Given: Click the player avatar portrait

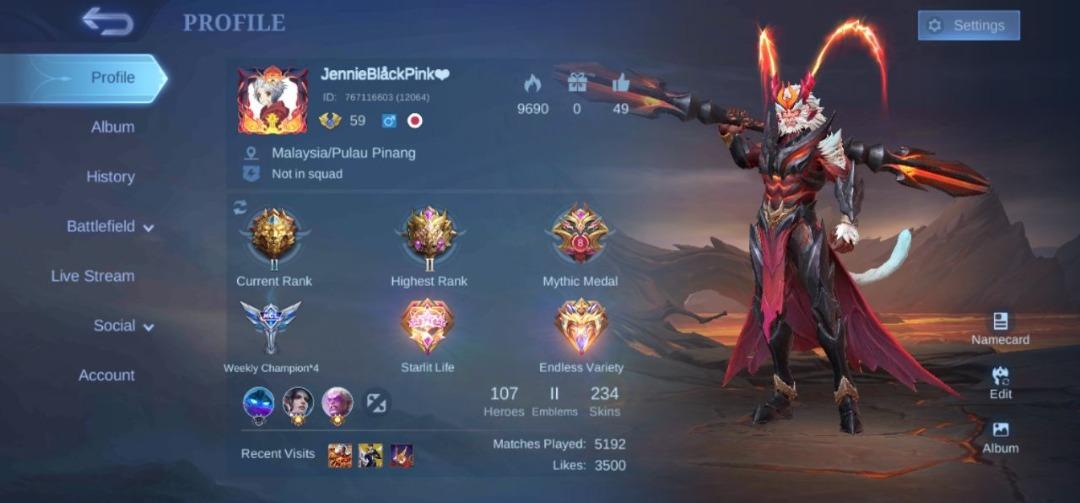Looking at the screenshot, I should tap(273, 100).
